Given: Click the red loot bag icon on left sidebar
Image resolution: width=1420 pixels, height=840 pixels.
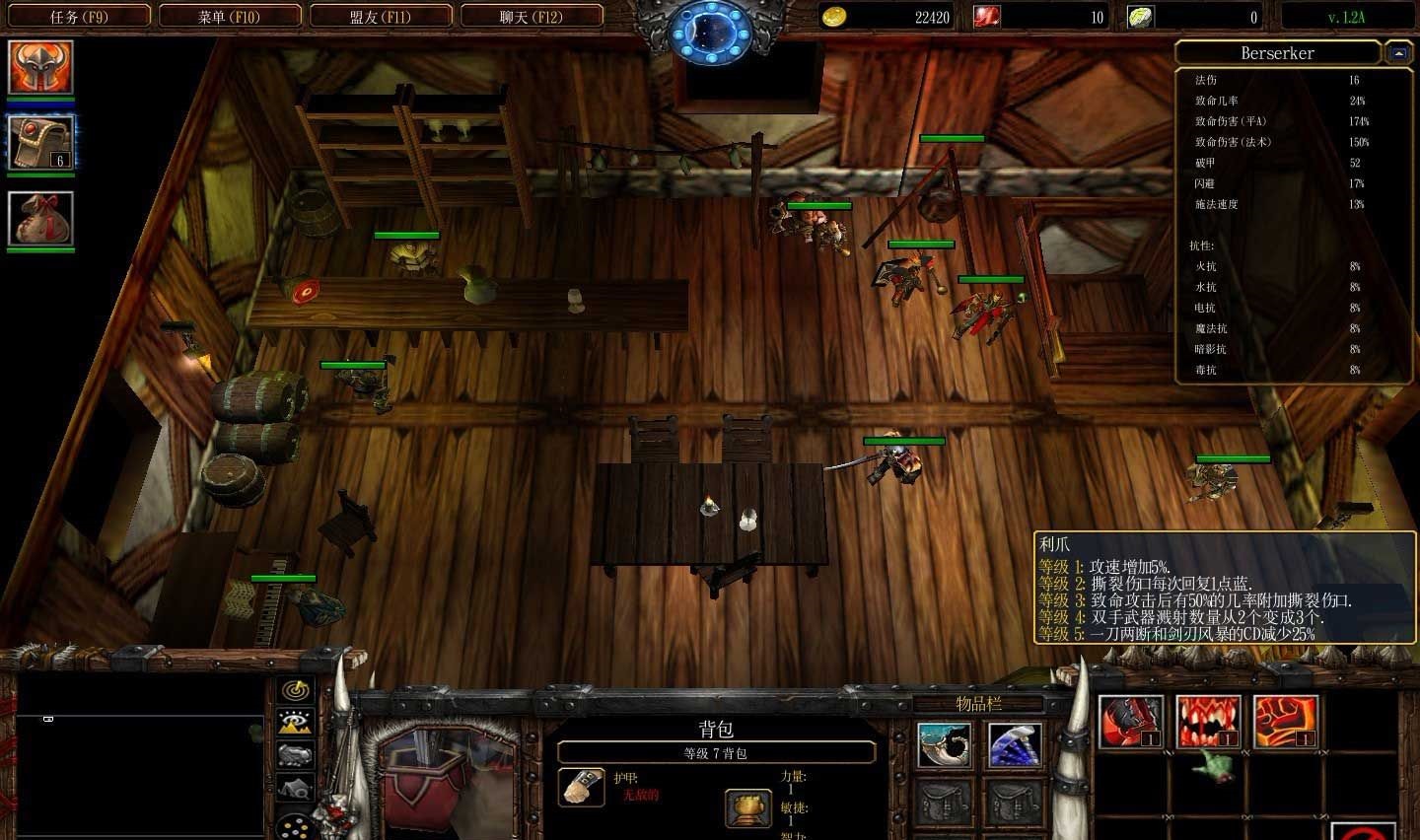Looking at the screenshot, I should [40, 219].
